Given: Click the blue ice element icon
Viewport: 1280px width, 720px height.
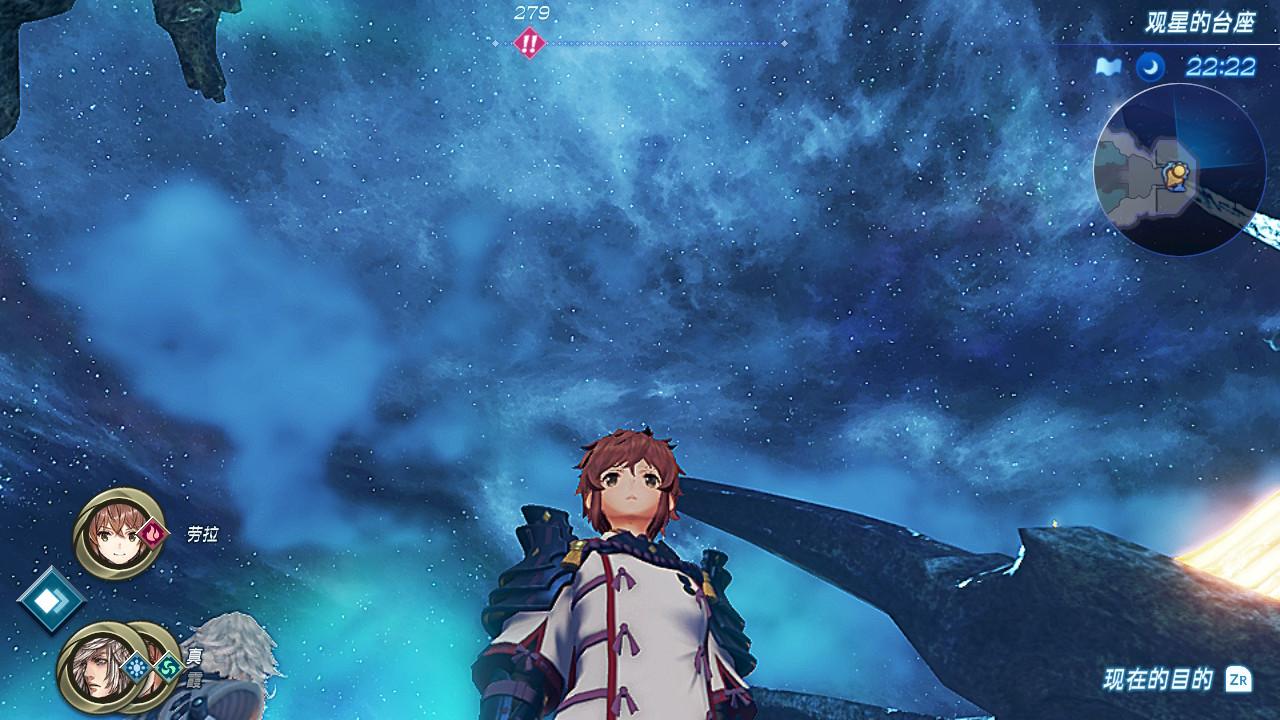Looking at the screenshot, I should tap(136, 666).
